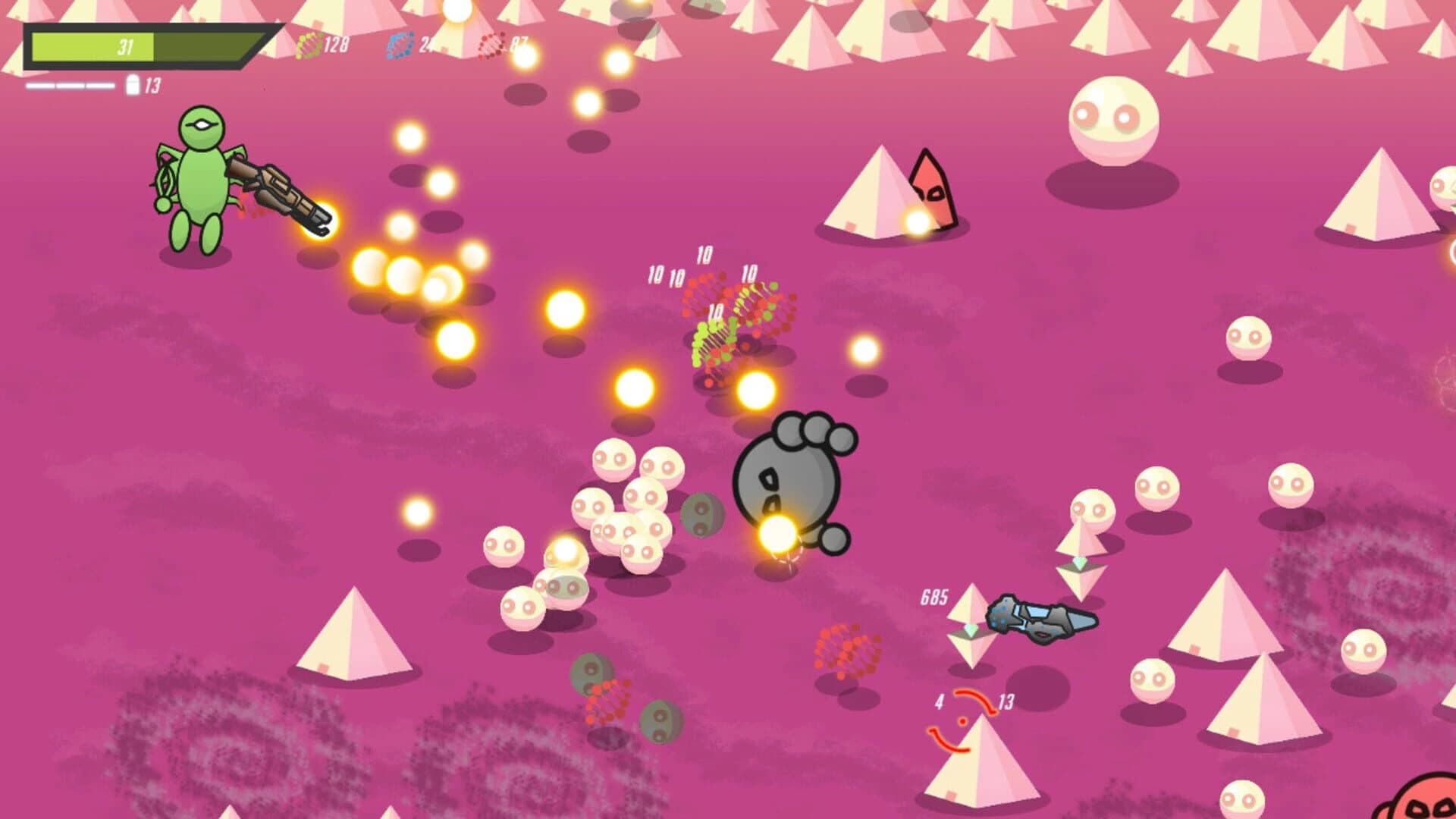Click the 685 cost number label

(x=935, y=598)
